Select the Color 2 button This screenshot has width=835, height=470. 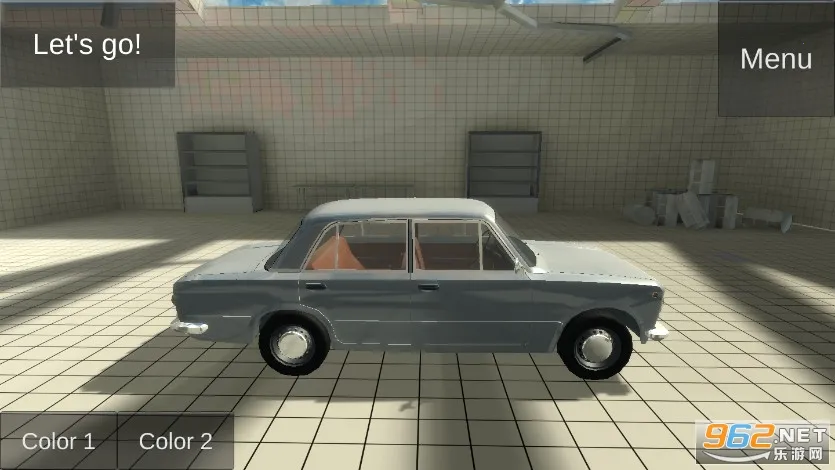coord(176,441)
